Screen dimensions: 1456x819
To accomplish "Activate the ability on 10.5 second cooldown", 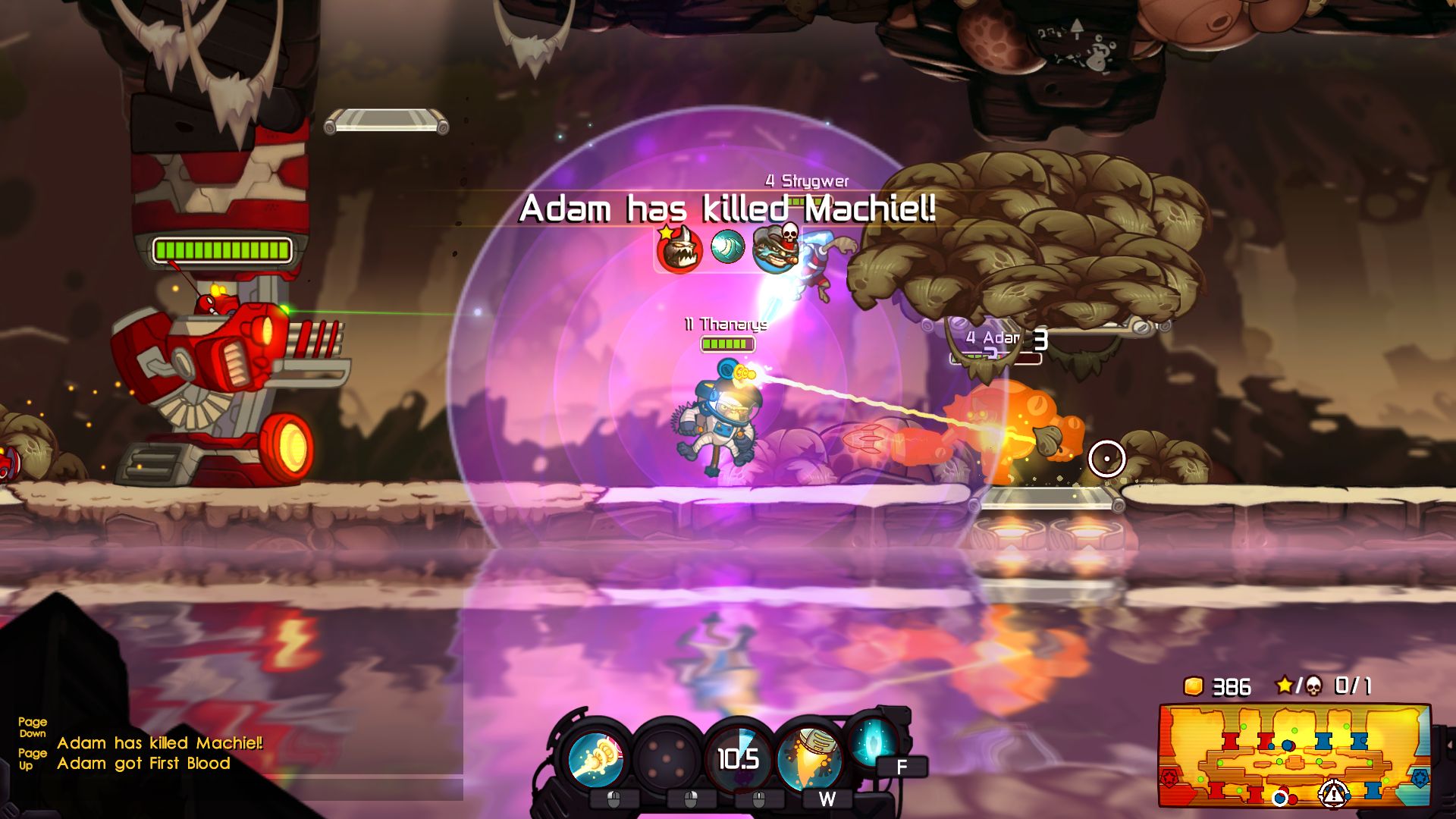I will (x=738, y=759).
